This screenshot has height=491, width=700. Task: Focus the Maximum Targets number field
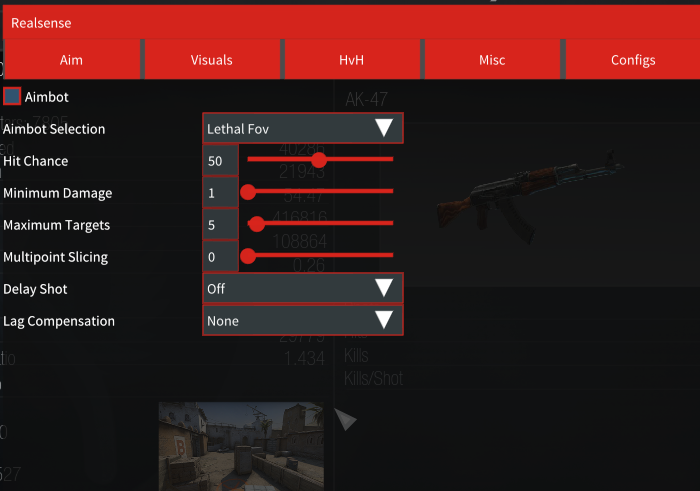[220, 224]
